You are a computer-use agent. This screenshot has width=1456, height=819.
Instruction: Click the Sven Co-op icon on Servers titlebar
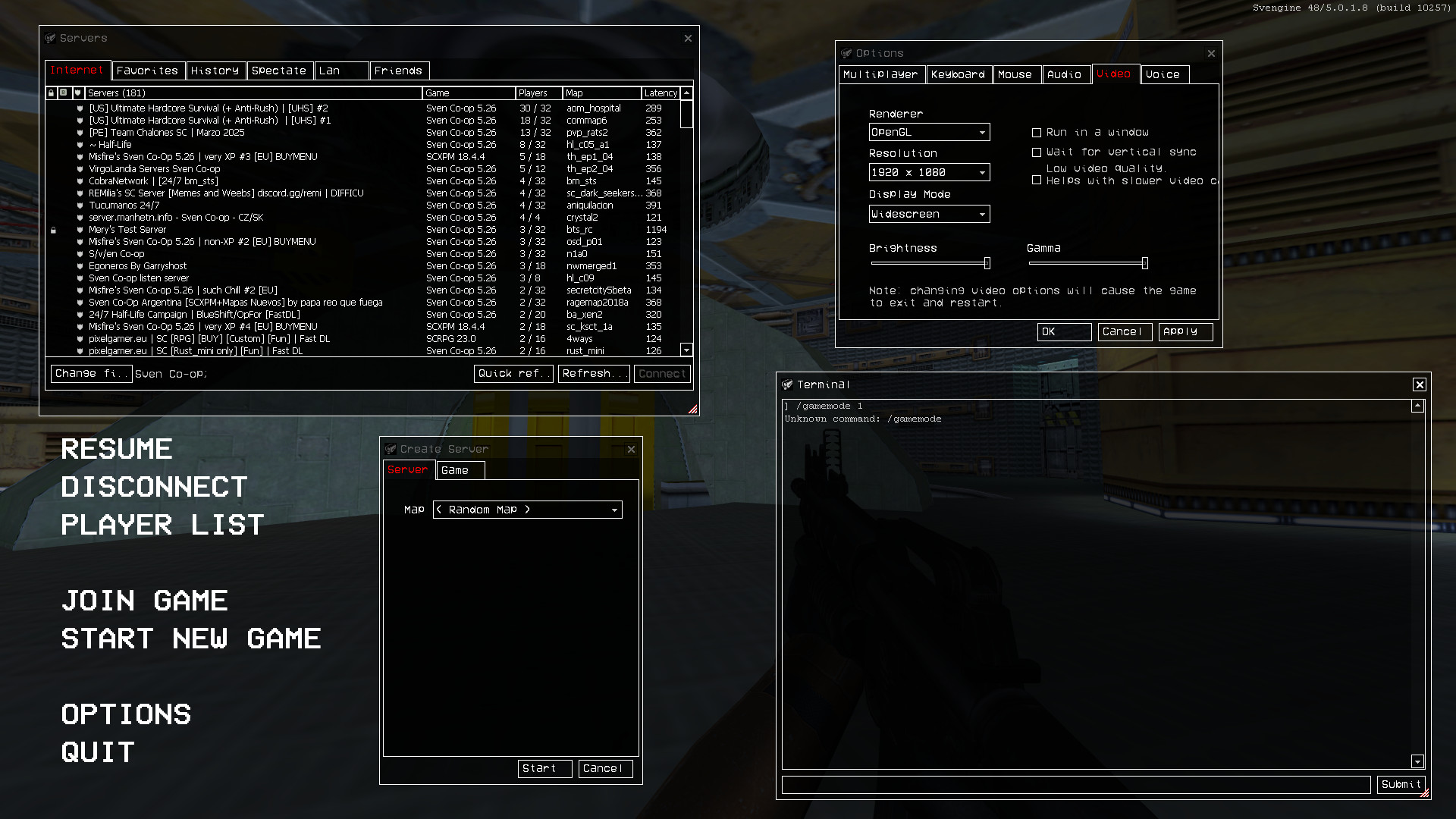[x=50, y=37]
